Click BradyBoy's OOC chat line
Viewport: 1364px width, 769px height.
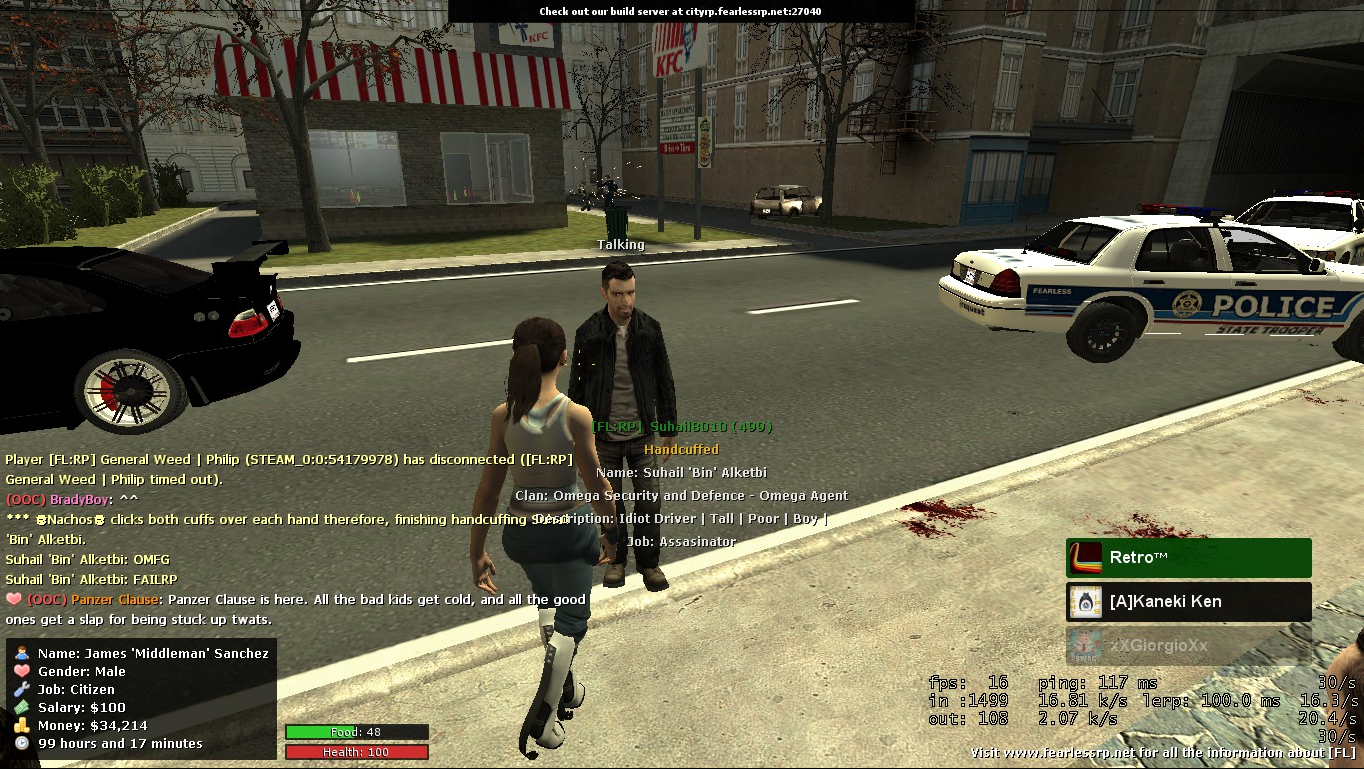(72, 499)
